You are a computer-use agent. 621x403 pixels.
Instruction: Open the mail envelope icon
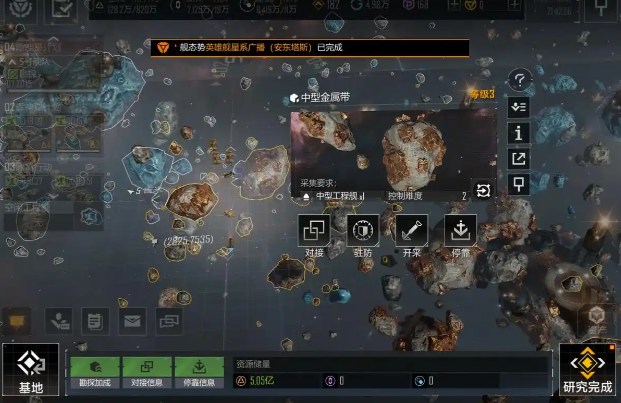point(132,321)
